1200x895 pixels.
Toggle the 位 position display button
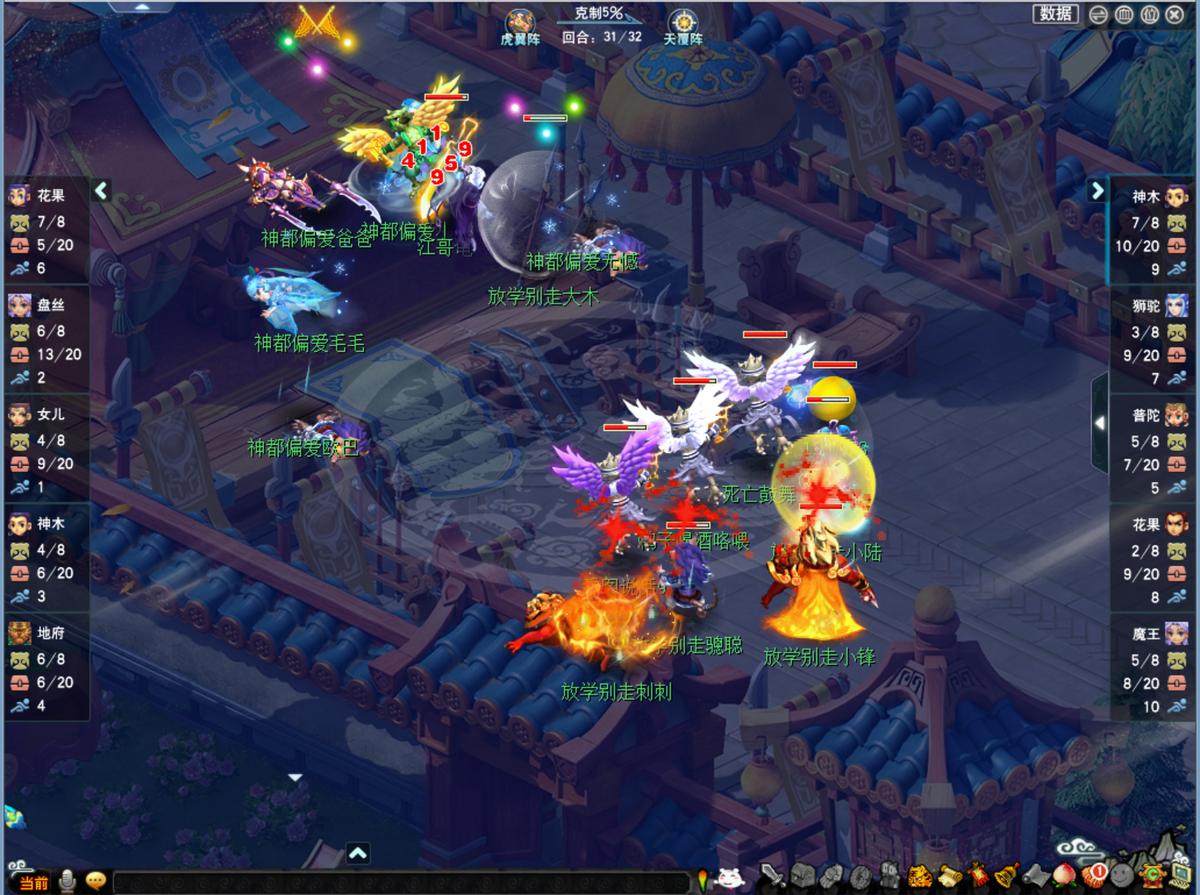(x=1150, y=14)
